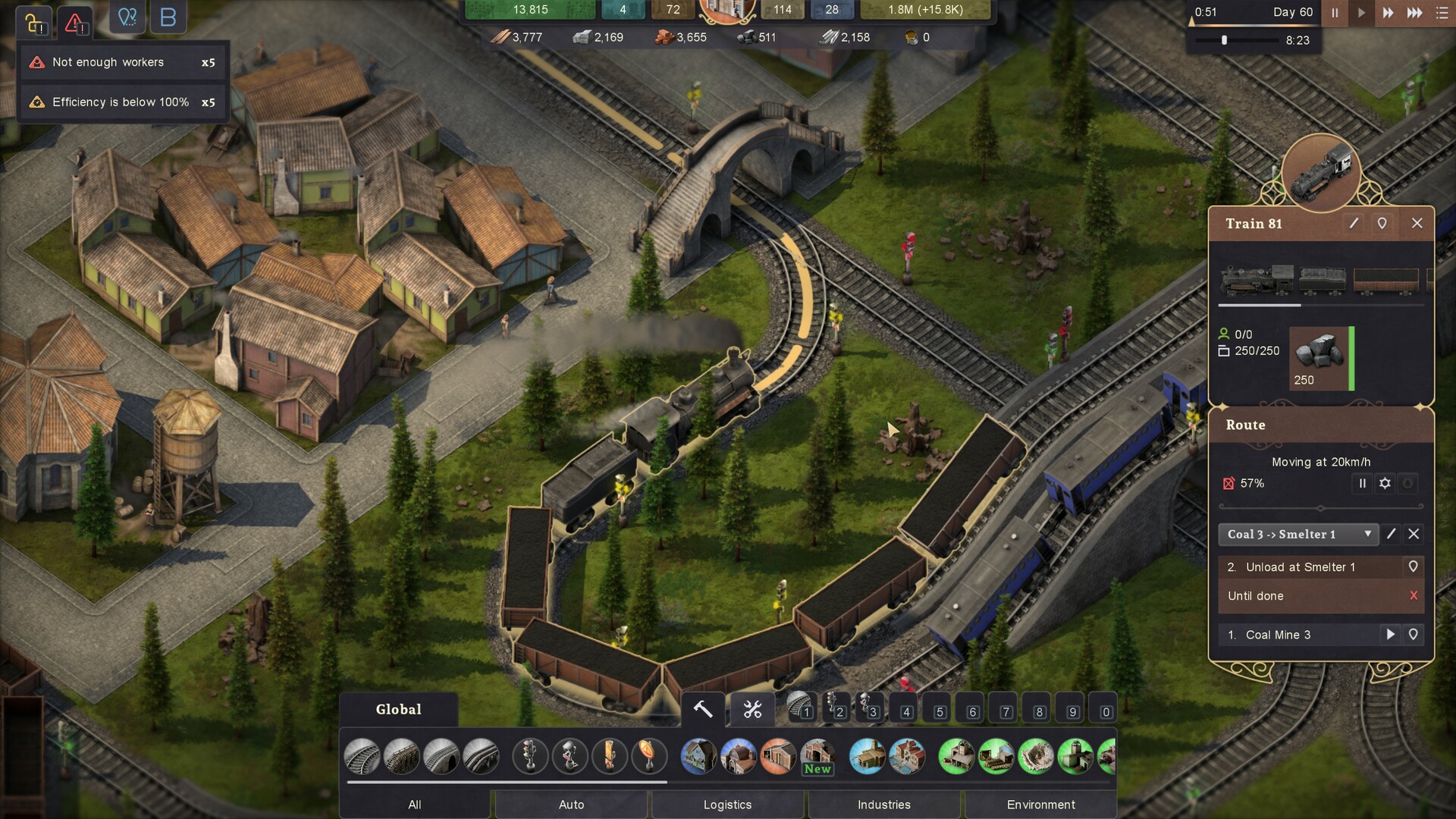Adjust the game speed slider near the clock
This screenshot has width=1456, height=819.
coord(1222,41)
